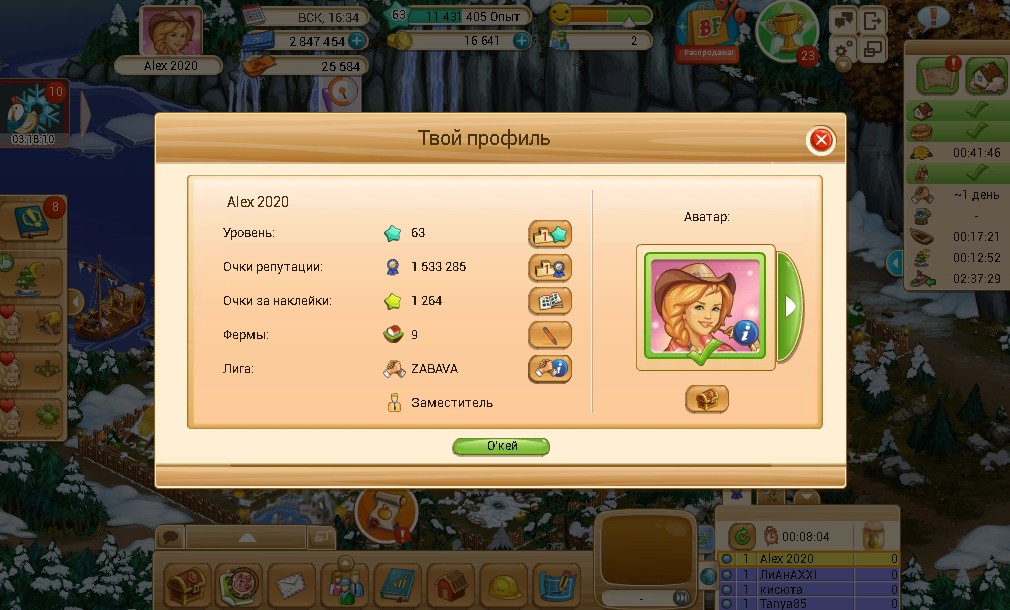The image size is (1010, 610).
Task: Open the level ranking button beside Уровень
Action: pos(550,234)
